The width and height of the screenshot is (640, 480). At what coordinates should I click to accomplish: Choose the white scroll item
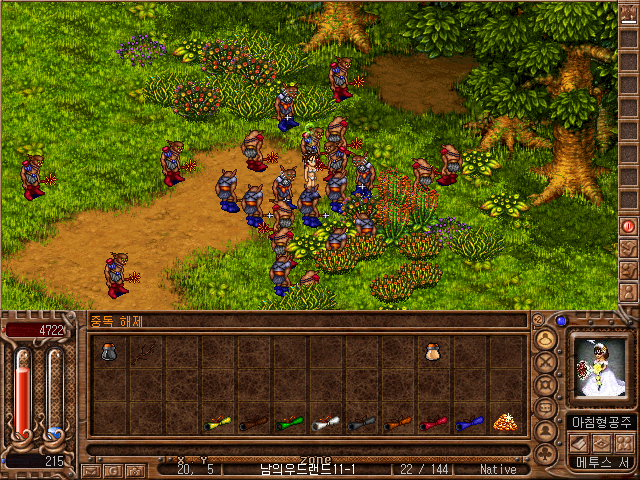[x=325, y=423]
